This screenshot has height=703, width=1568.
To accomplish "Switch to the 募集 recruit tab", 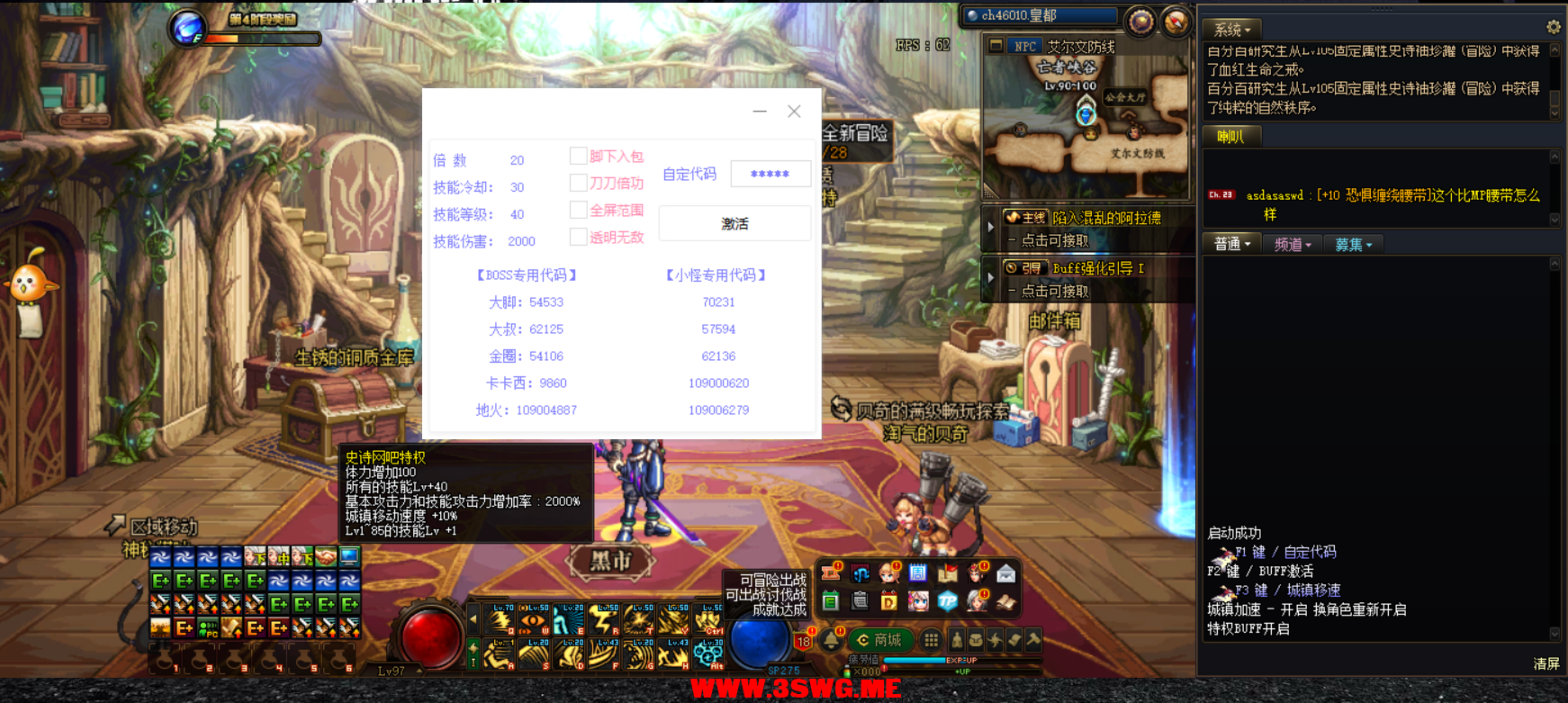I will coord(1353,244).
